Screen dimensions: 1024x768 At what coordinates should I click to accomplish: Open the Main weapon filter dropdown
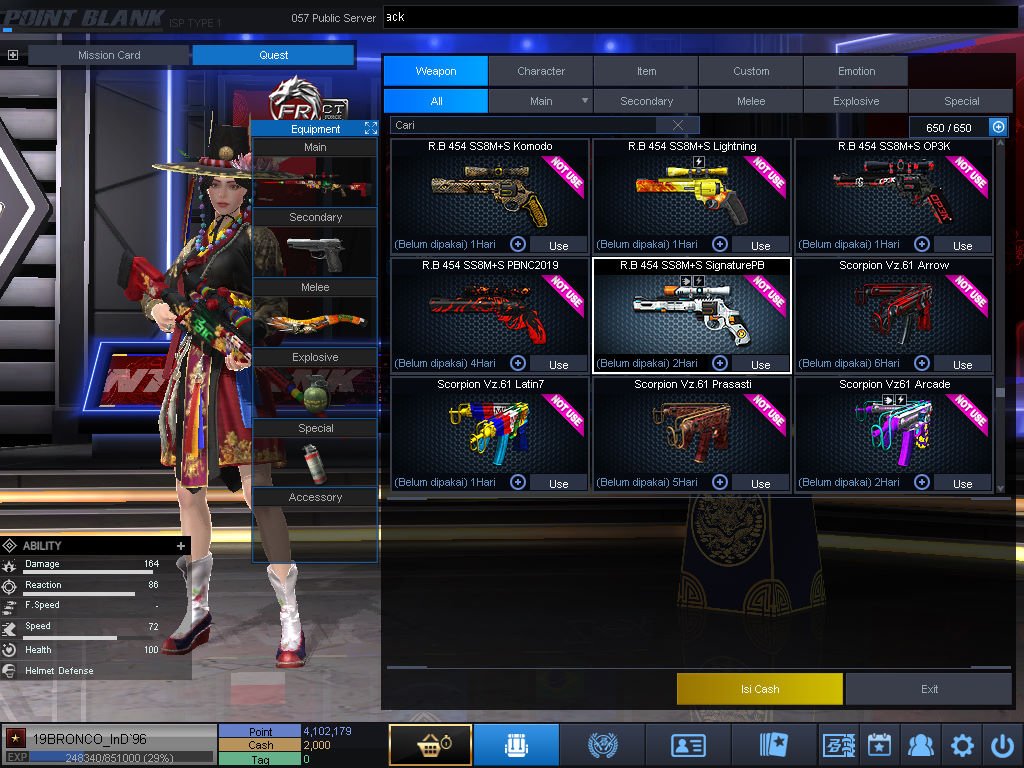[x=584, y=101]
